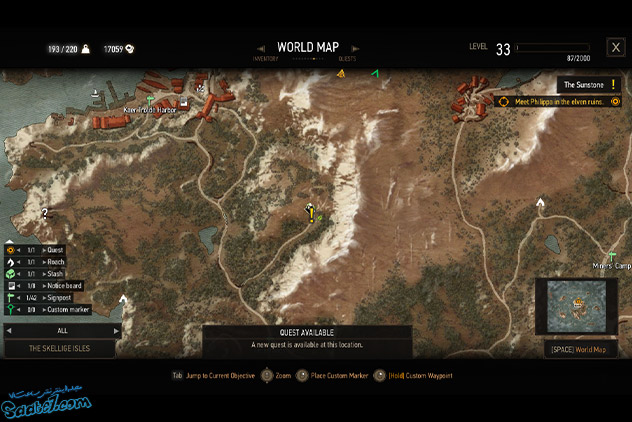This screenshot has width=632, height=422.
Task: Toggle the Stash filter in the legend
Action: pyautogui.click(x=50, y=274)
